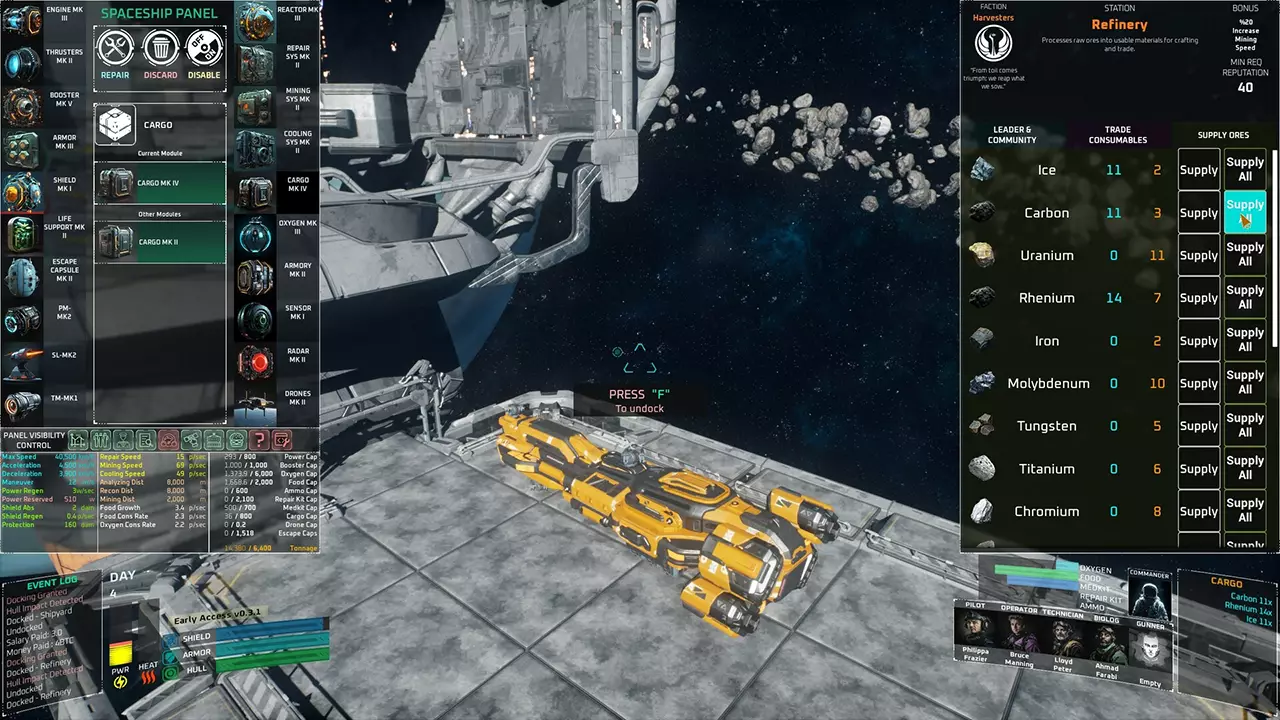
Task: Switch to Leader & Community tab
Action: [x=1012, y=135]
